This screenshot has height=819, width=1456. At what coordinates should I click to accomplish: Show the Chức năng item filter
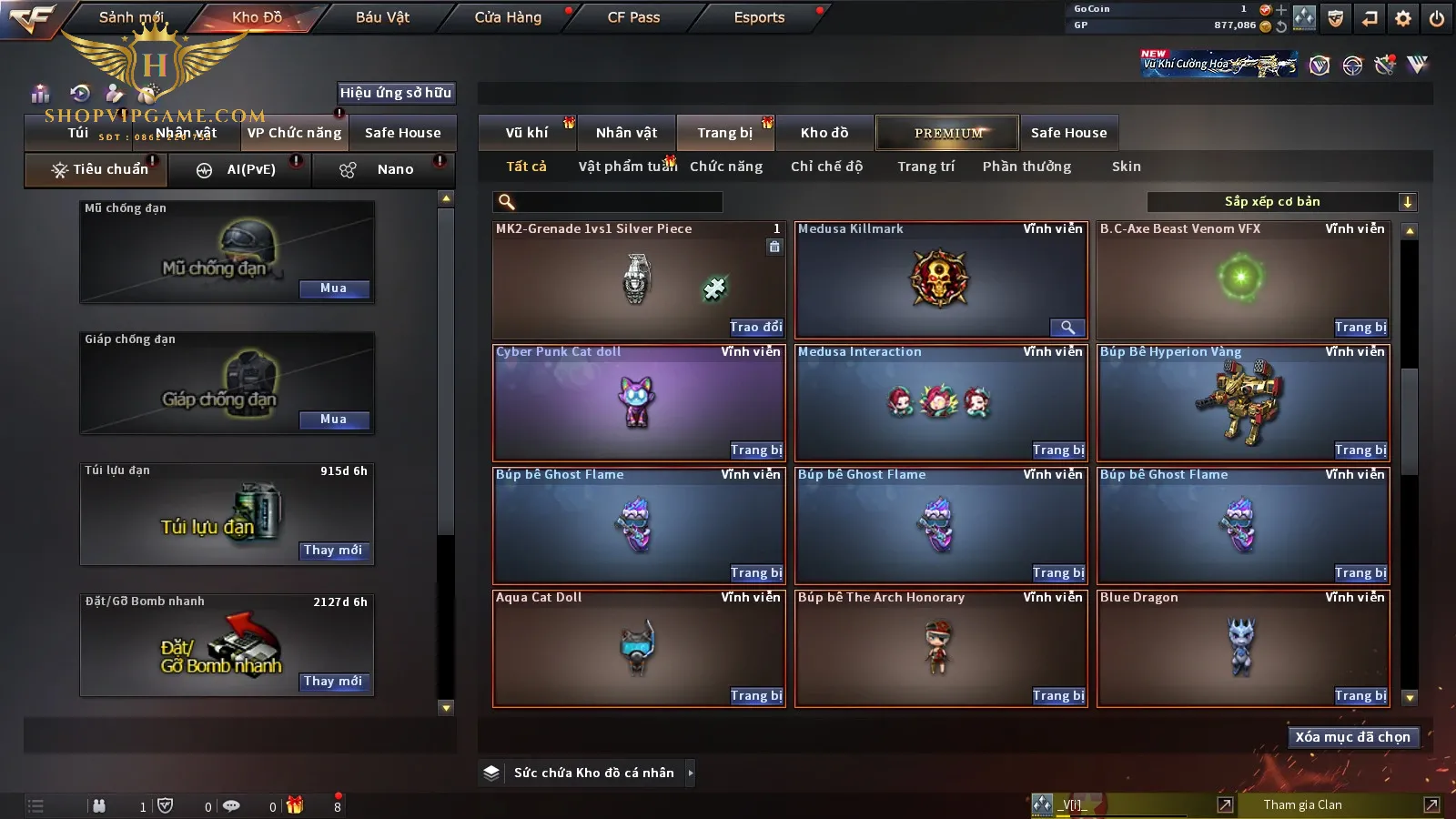coord(726,167)
